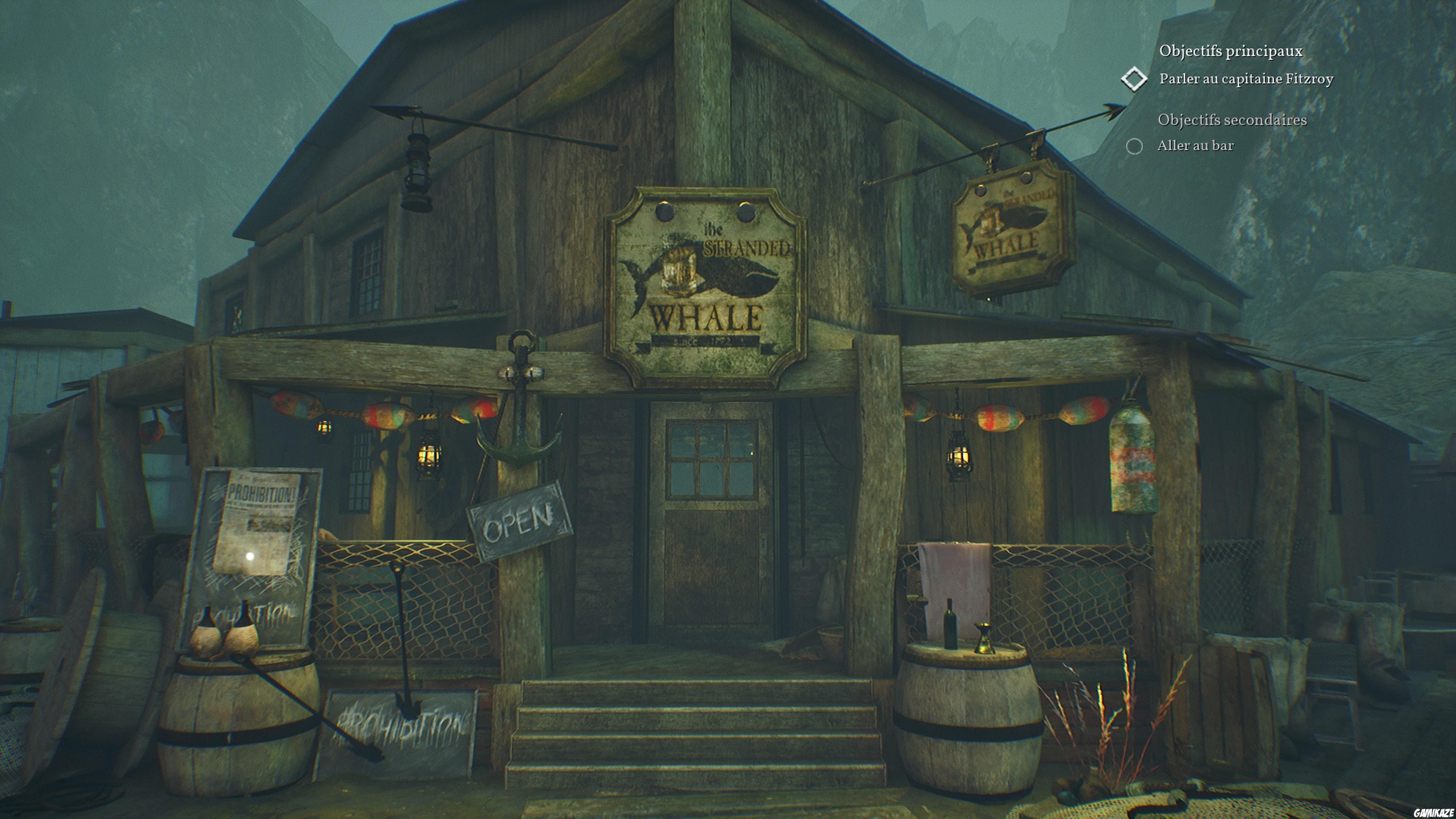The image size is (1456, 819).
Task: Click the 'Parler au capitaine Fitzroy' objective
Action: tap(1246, 79)
